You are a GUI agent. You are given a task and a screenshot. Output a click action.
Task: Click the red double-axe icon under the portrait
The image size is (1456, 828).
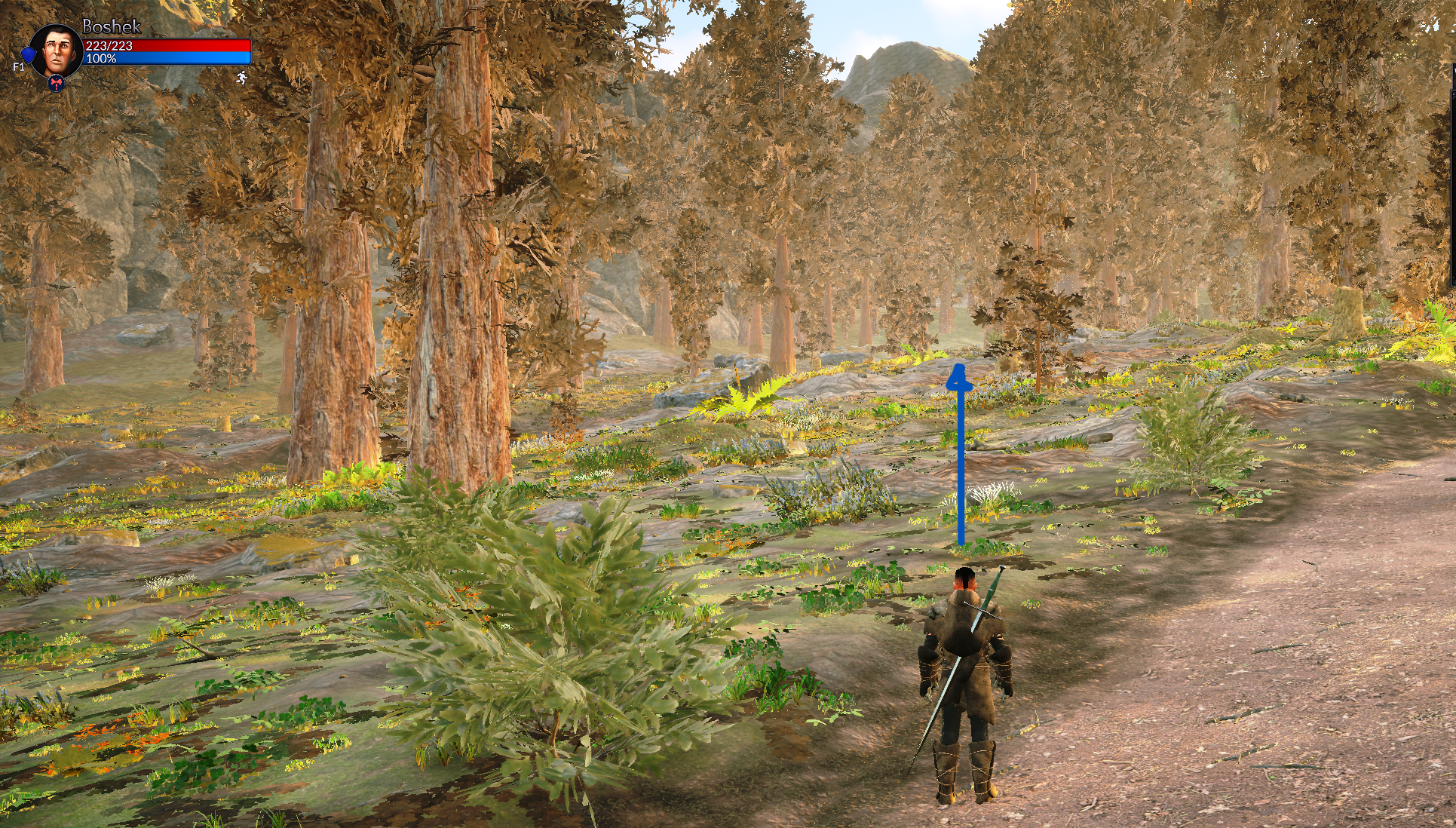(56, 83)
